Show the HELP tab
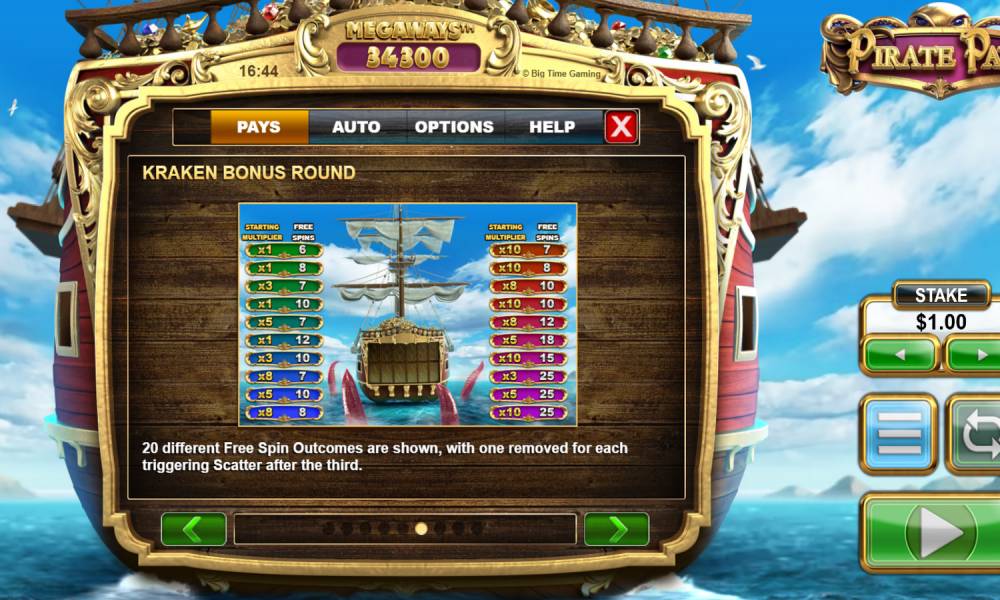Viewport: 1000px width, 600px height. pyautogui.click(x=552, y=127)
